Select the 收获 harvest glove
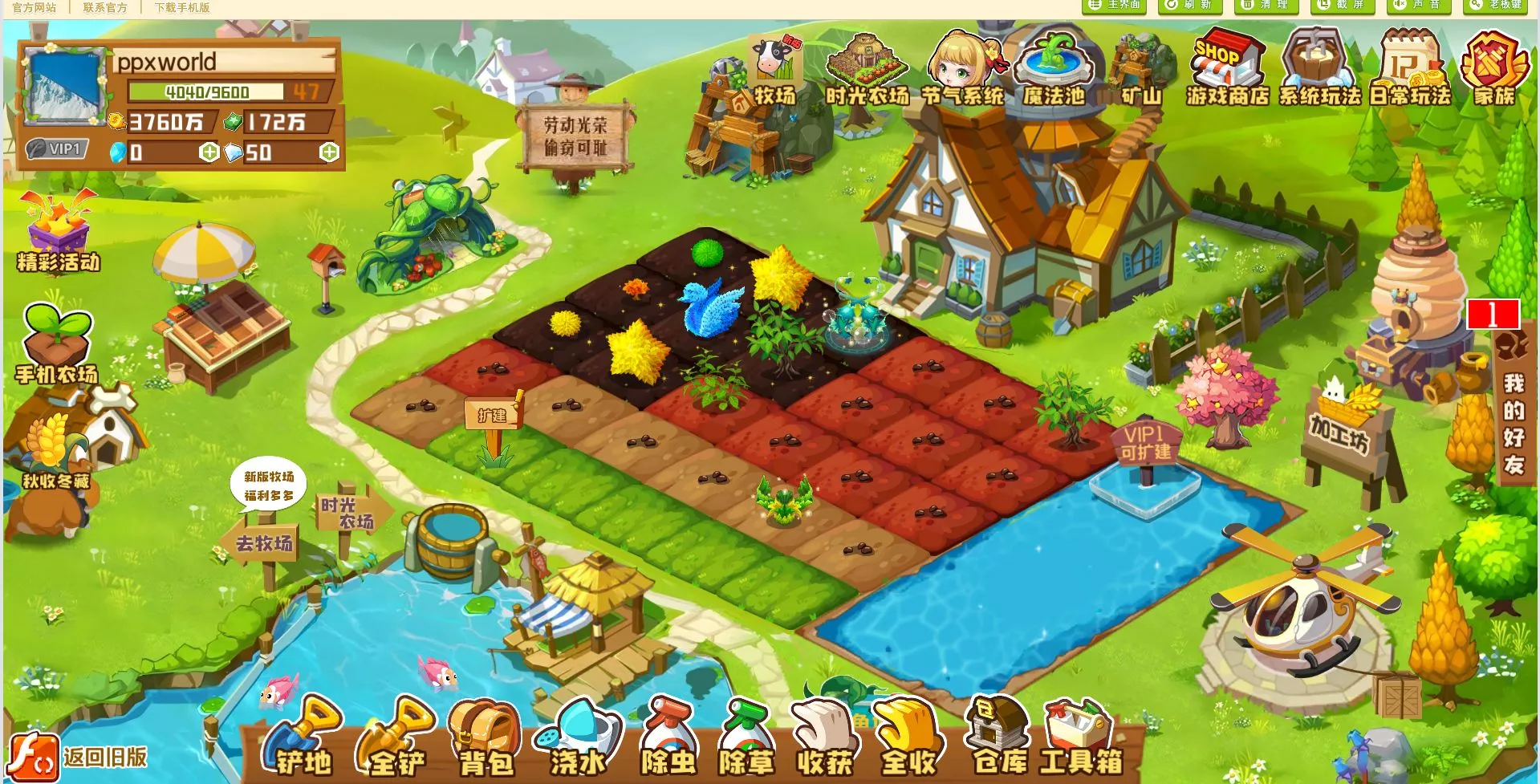This screenshot has height=784, width=1540. pos(823,738)
